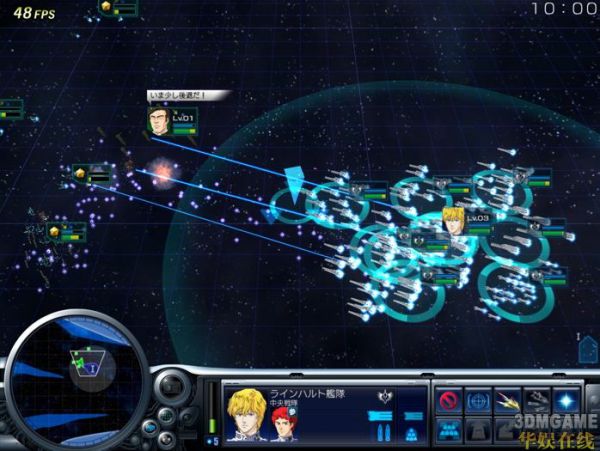Select the blue crosshair target command

480,401
